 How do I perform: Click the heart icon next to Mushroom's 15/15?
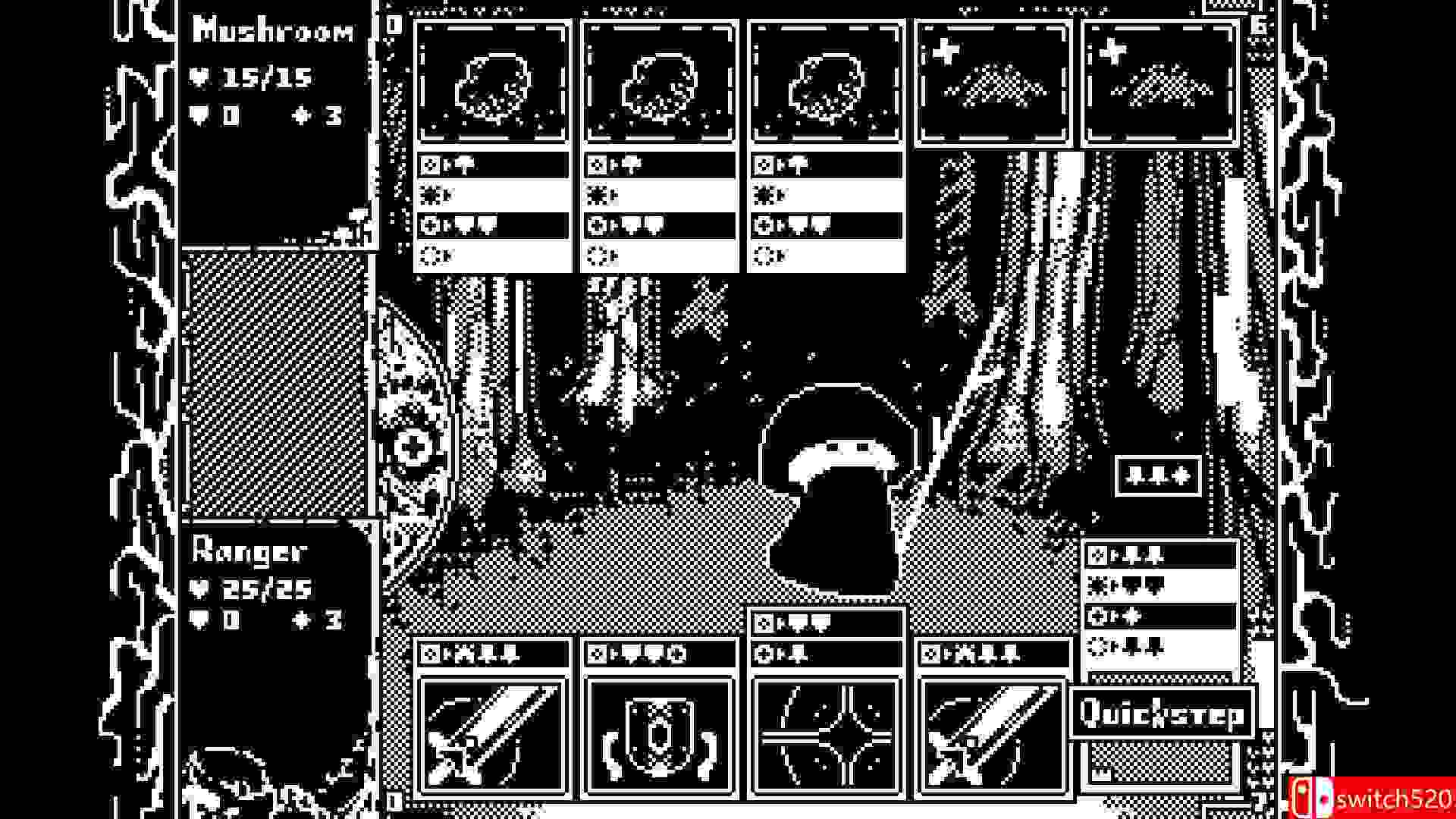[200, 75]
